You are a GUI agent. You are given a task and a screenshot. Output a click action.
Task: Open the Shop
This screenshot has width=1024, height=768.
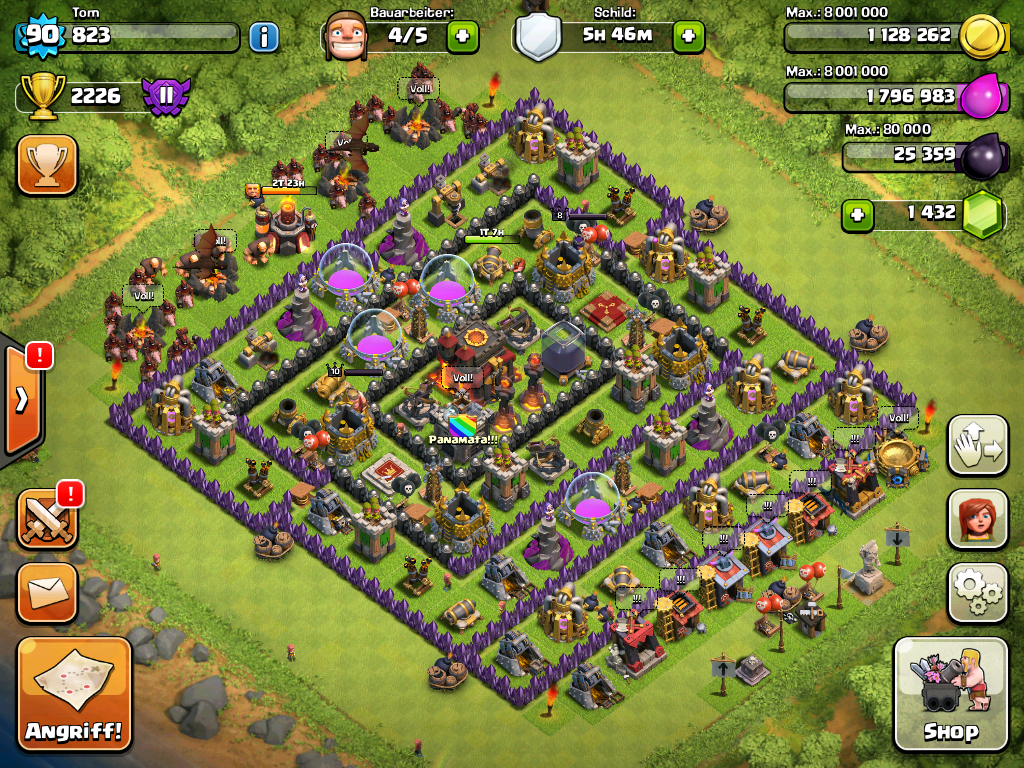[950, 694]
